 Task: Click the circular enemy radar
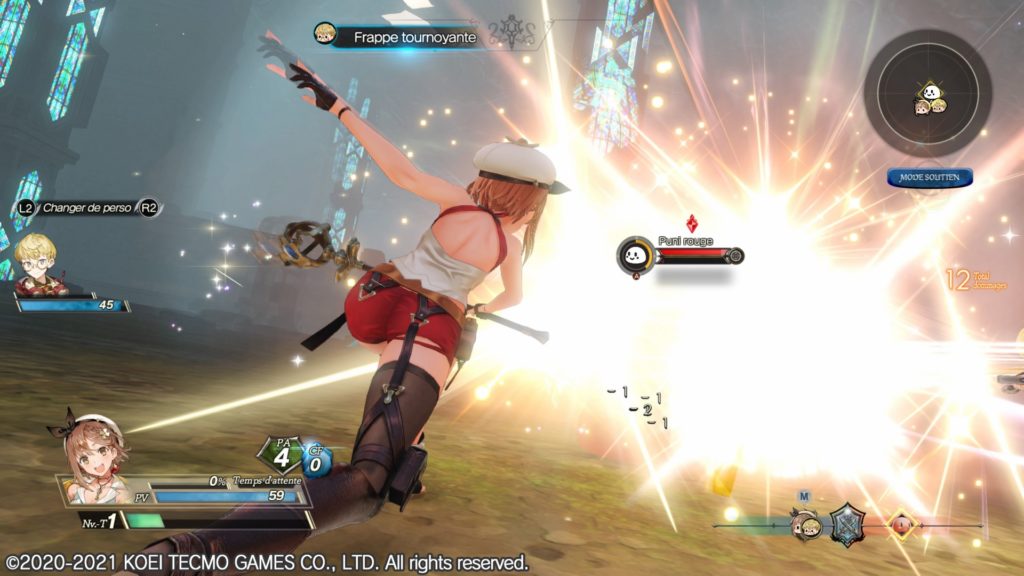click(927, 93)
